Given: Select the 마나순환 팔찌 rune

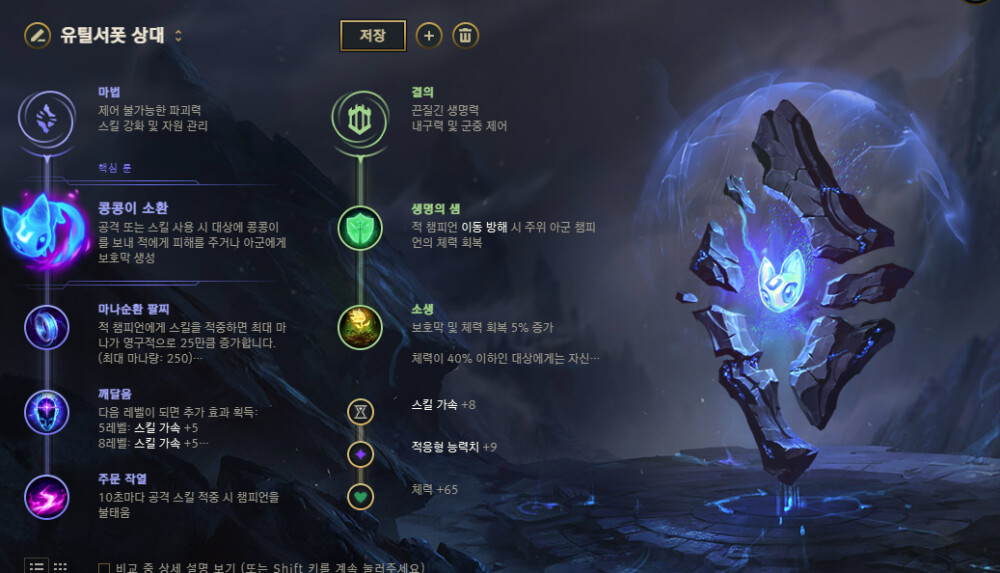Looking at the screenshot, I should click(46, 326).
